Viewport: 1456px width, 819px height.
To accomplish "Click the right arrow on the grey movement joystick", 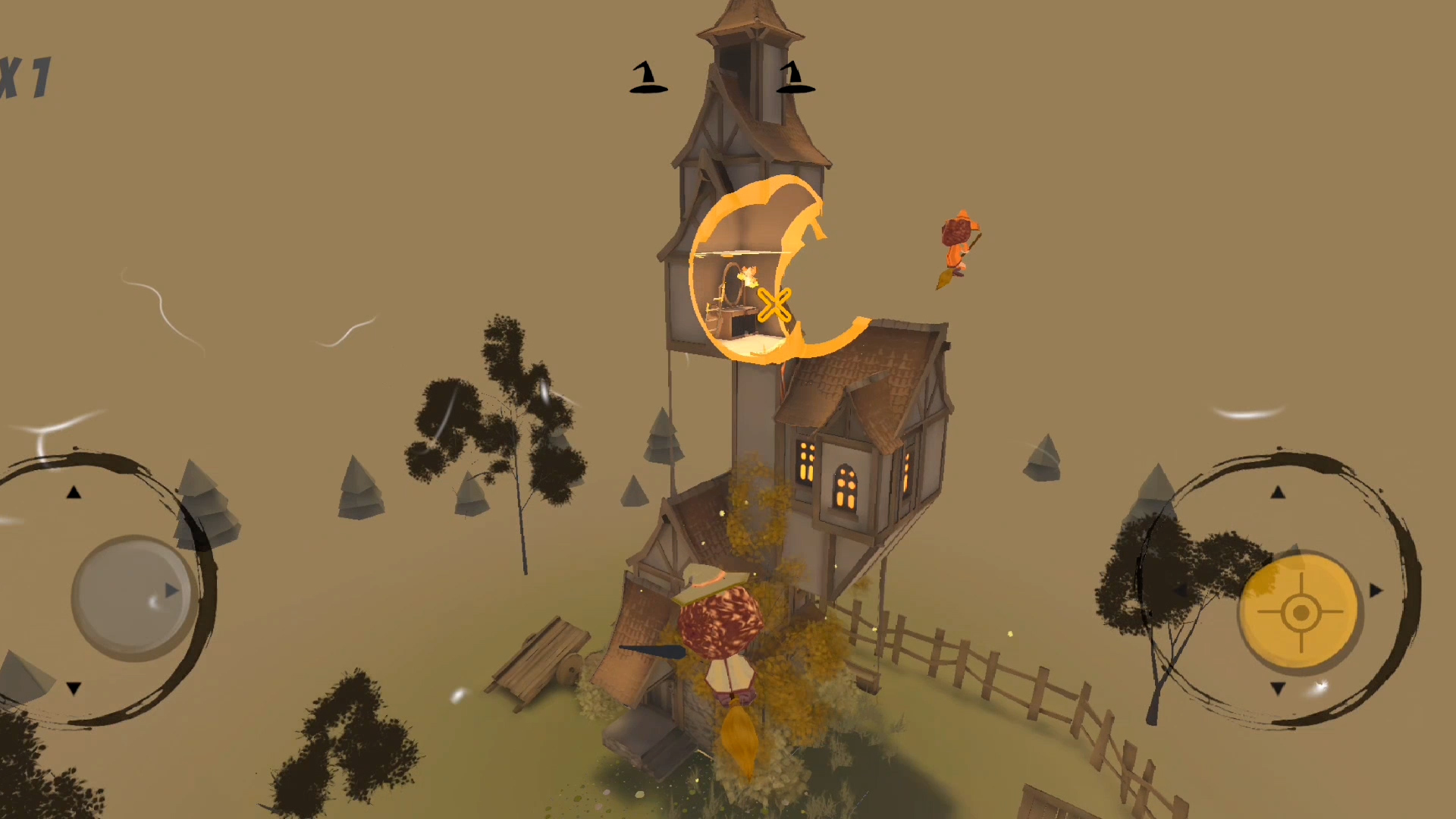I will (x=172, y=591).
